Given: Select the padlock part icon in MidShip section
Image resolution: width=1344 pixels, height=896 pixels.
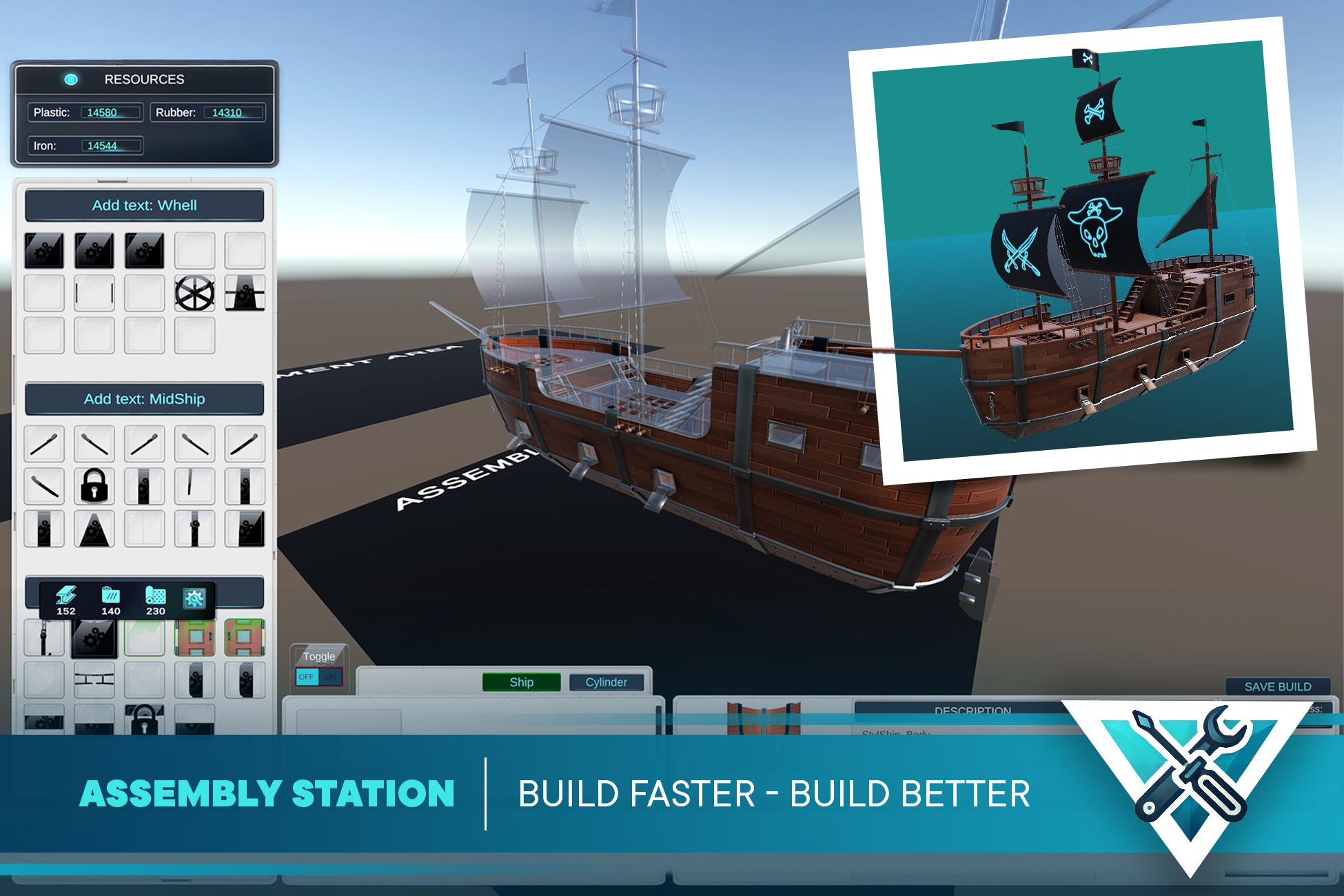Looking at the screenshot, I should tap(94, 485).
